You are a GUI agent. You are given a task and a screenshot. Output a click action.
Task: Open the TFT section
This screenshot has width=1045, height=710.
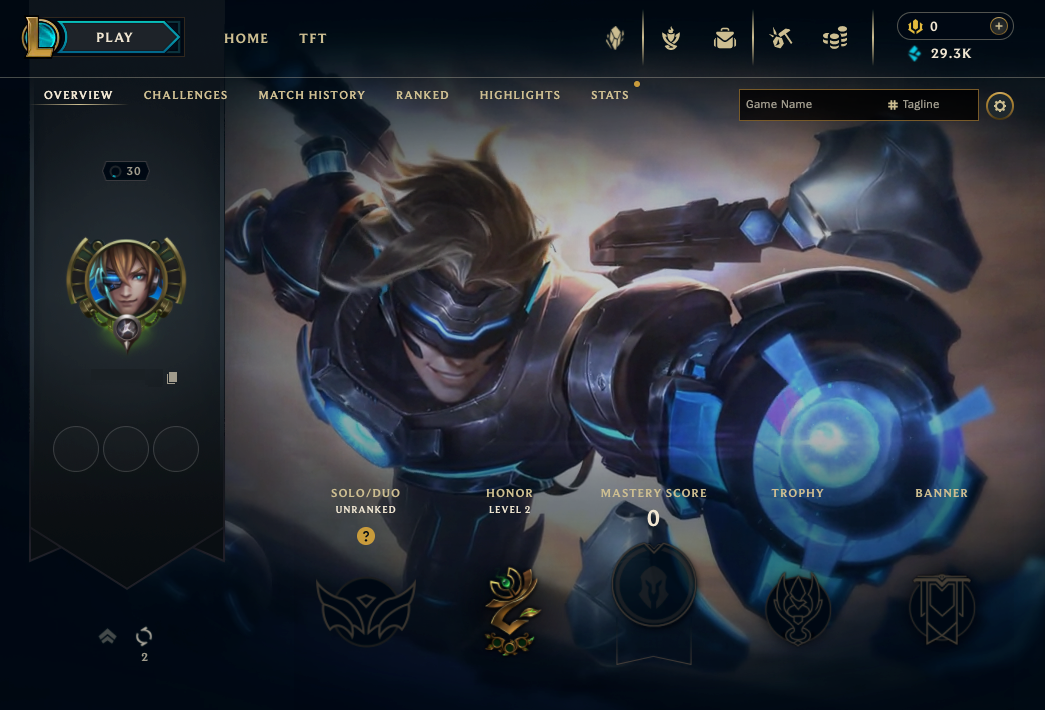point(313,39)
